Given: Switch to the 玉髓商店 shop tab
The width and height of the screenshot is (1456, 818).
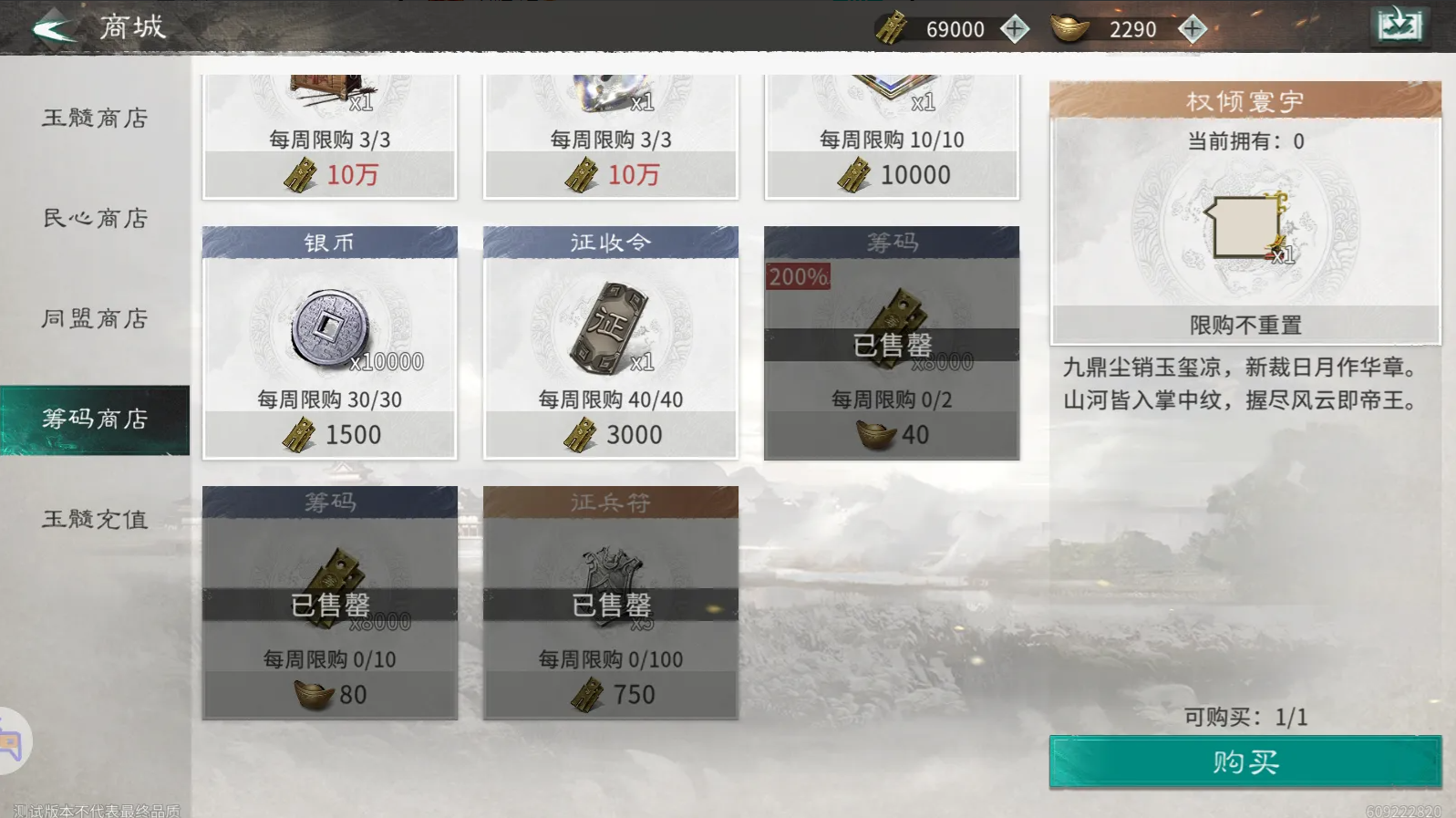Looking at the screenshot, I should tap(94, 119).
